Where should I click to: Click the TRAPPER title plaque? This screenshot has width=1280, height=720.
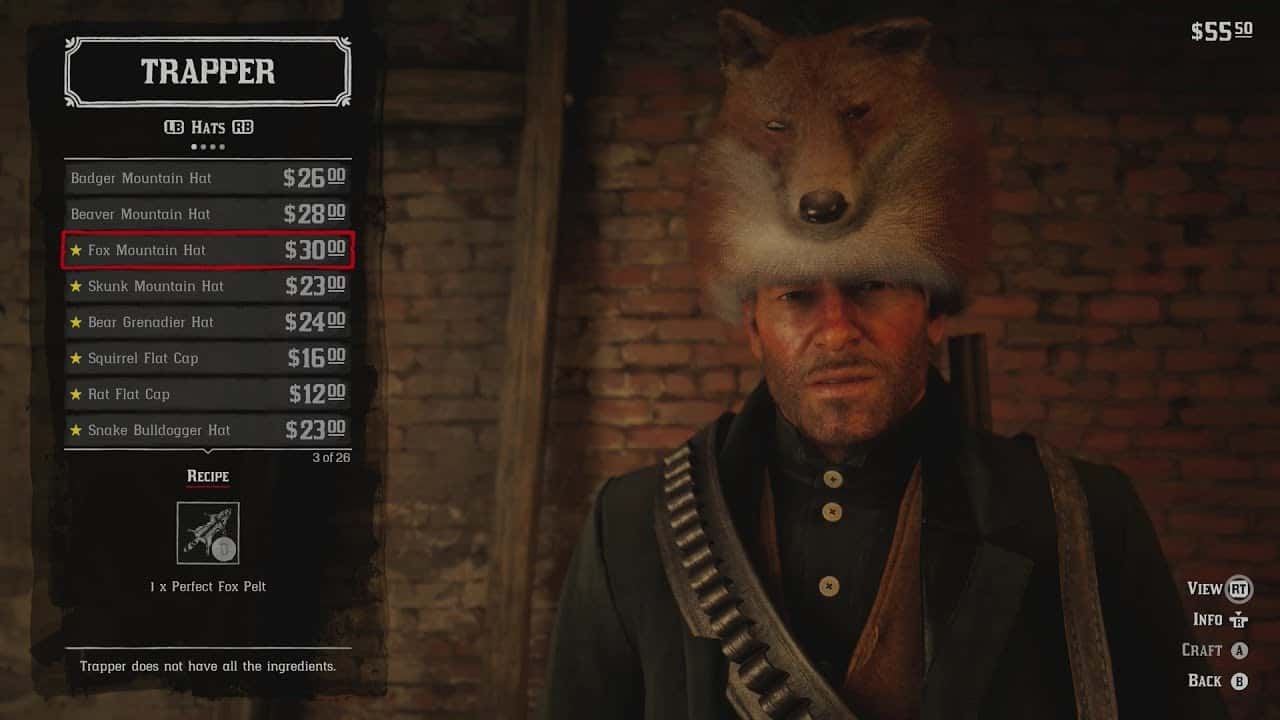pos(207,72)
